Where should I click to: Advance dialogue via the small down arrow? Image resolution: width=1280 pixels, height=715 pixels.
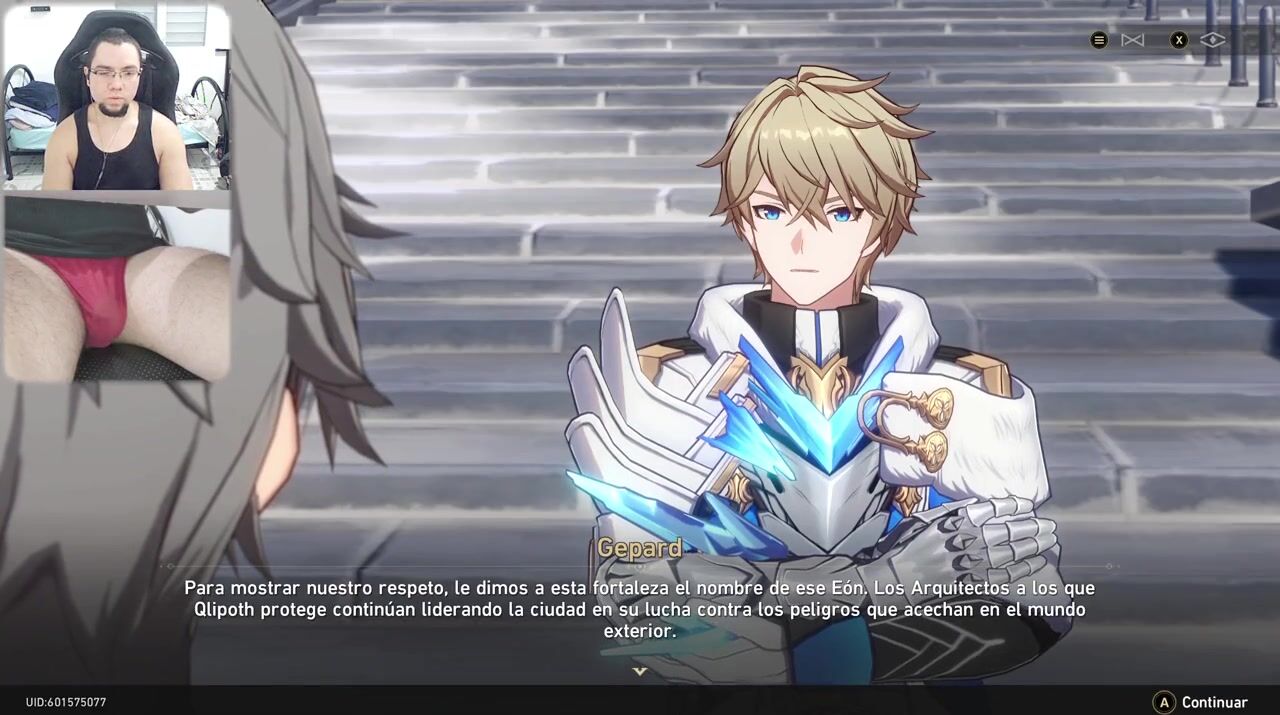coord(640,671)
